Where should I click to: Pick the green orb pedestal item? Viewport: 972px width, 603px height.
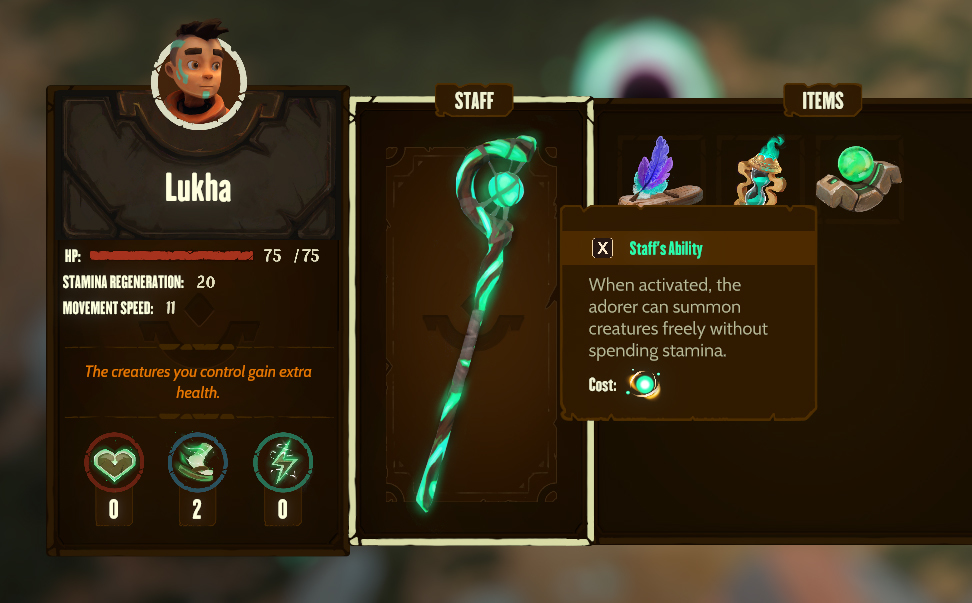pos(858,176)
